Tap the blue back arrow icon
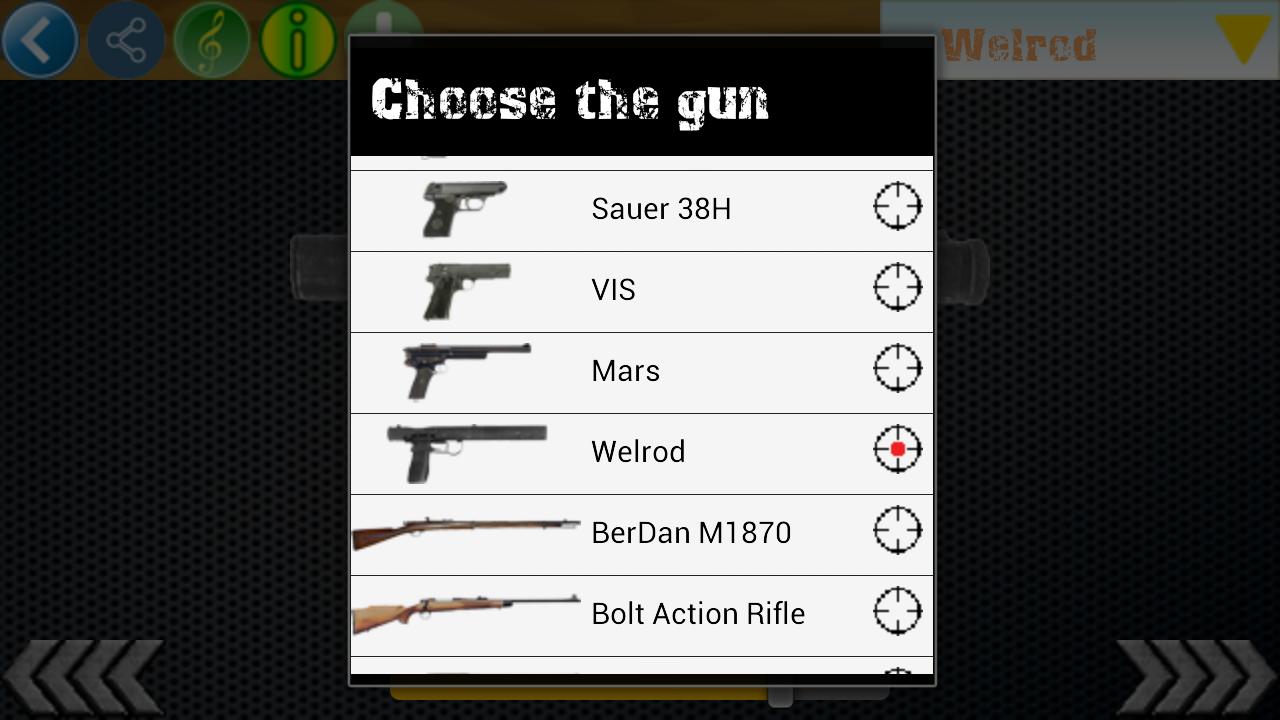 [40, 40]
